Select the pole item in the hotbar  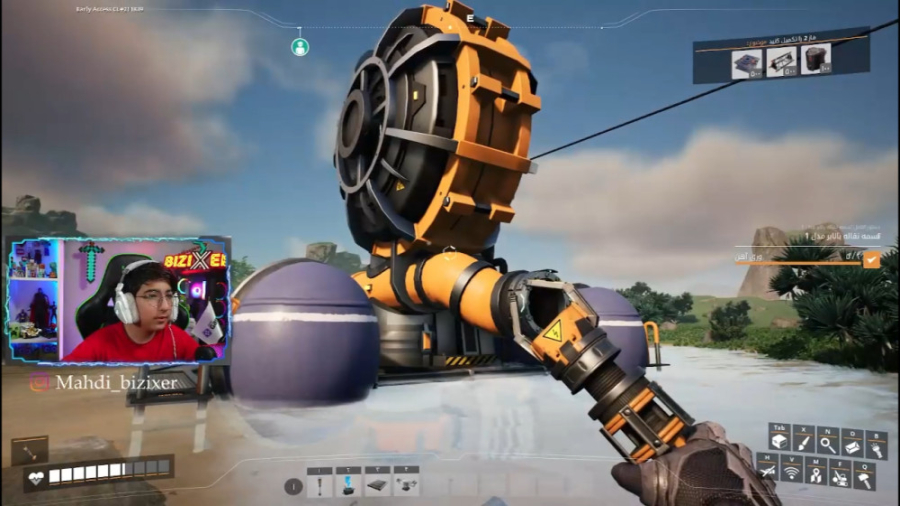click(x=320, y=486)
